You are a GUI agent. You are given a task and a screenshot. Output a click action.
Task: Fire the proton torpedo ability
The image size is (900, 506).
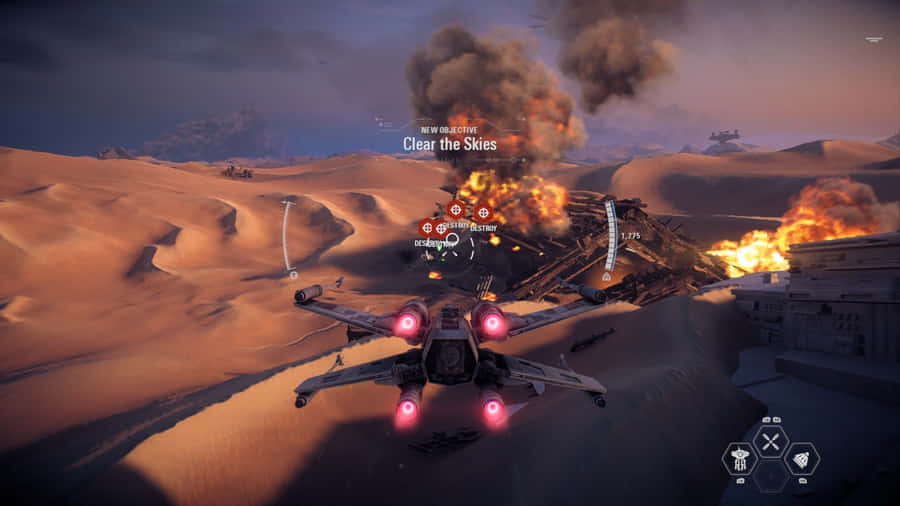click(x=802, y=459)
